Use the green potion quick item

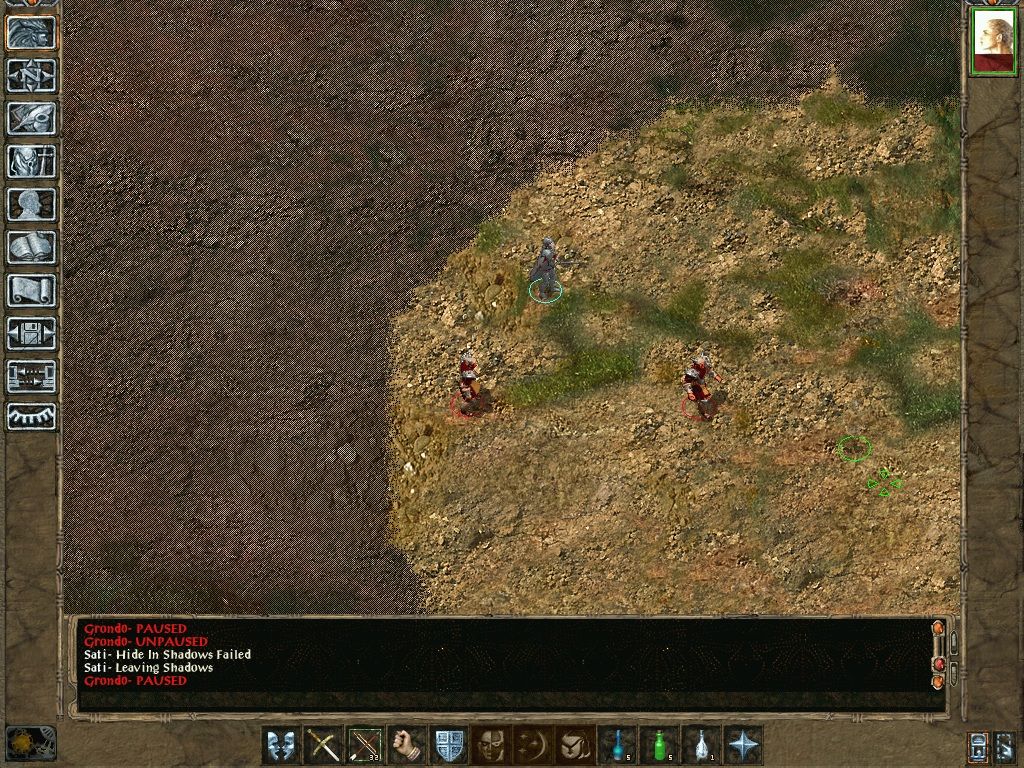658,745
